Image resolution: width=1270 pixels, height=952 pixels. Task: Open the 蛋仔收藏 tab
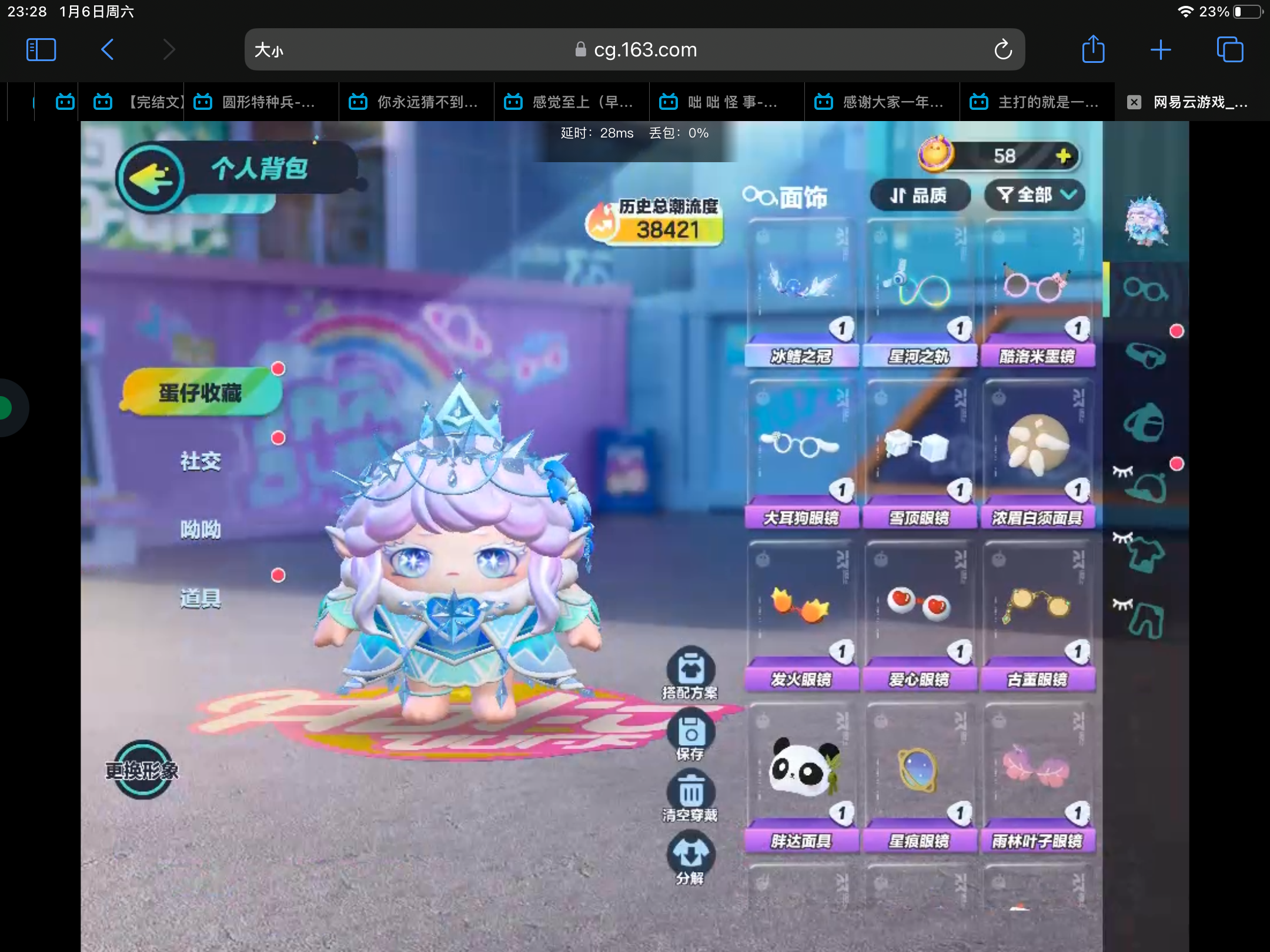[200, 393]
